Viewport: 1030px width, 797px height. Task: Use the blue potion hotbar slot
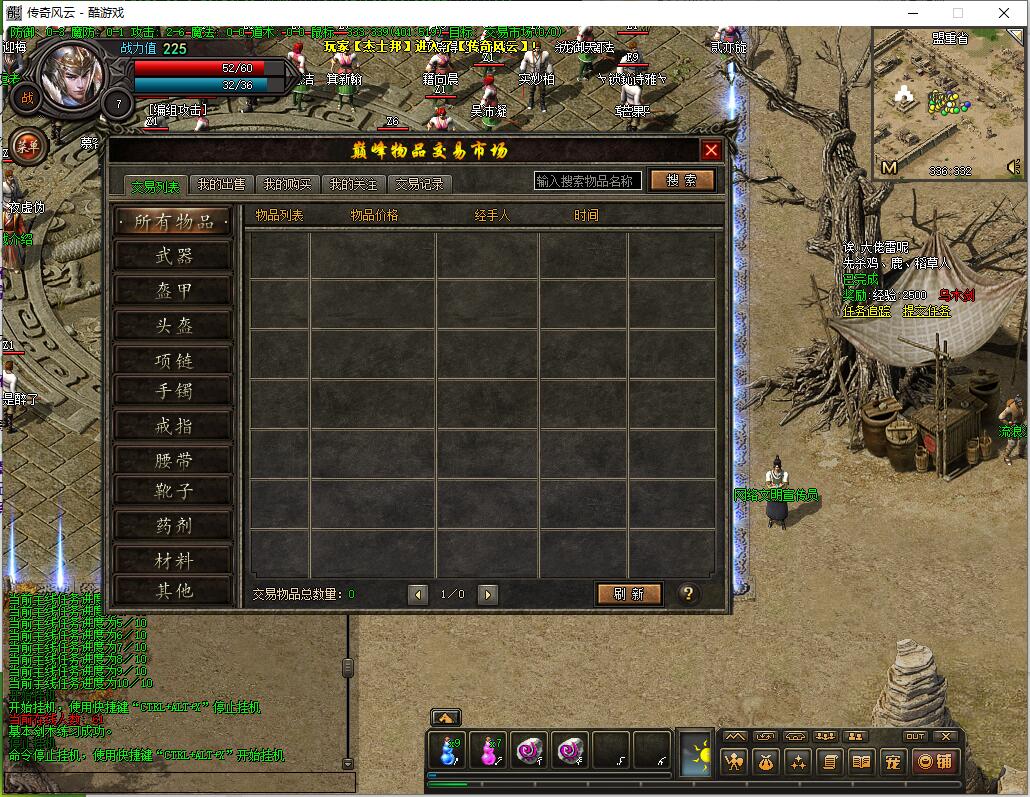[447, 751]
